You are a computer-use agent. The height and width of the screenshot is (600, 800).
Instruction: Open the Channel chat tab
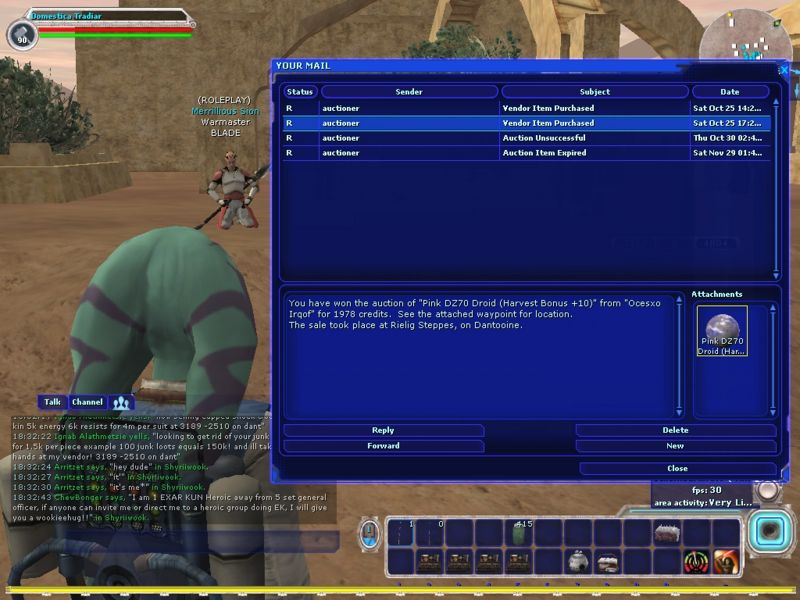87,402
